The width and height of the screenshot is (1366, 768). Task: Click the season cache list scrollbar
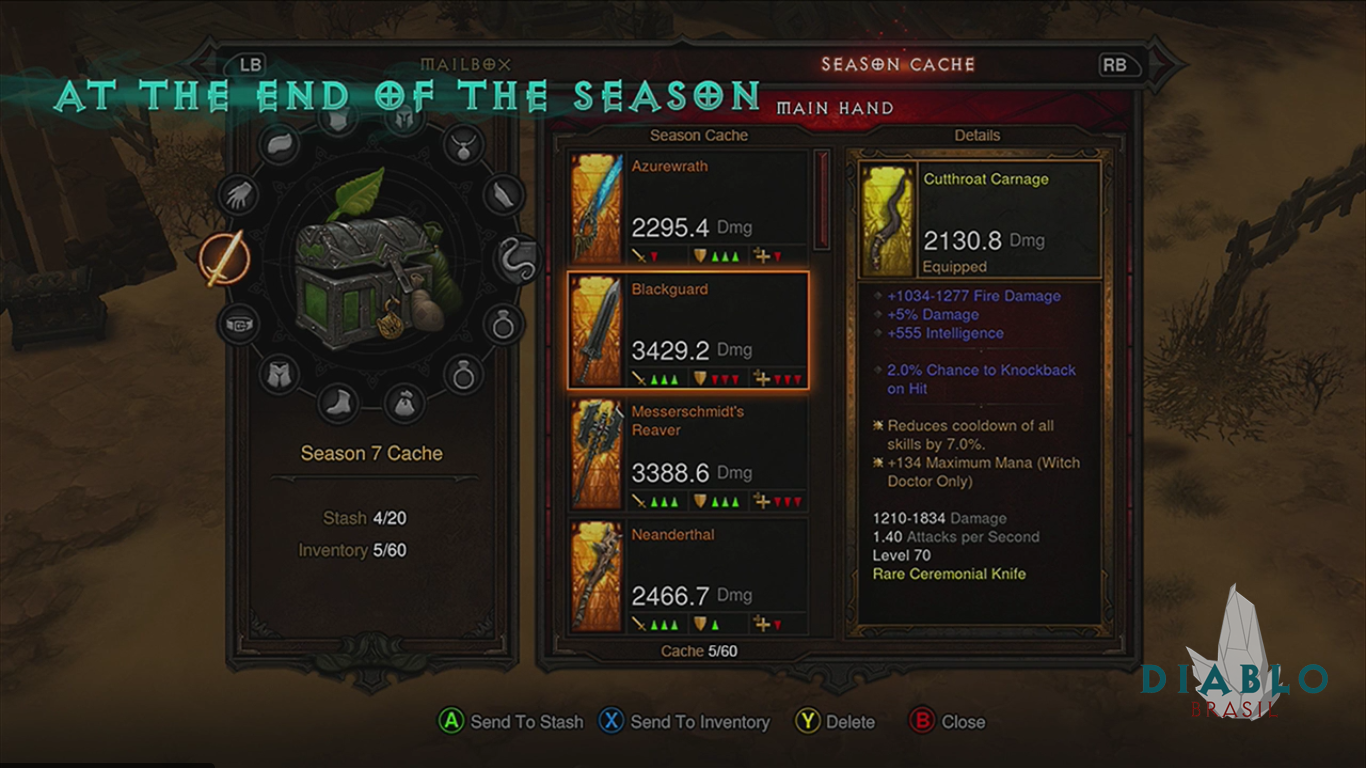(x=823, y=200)
